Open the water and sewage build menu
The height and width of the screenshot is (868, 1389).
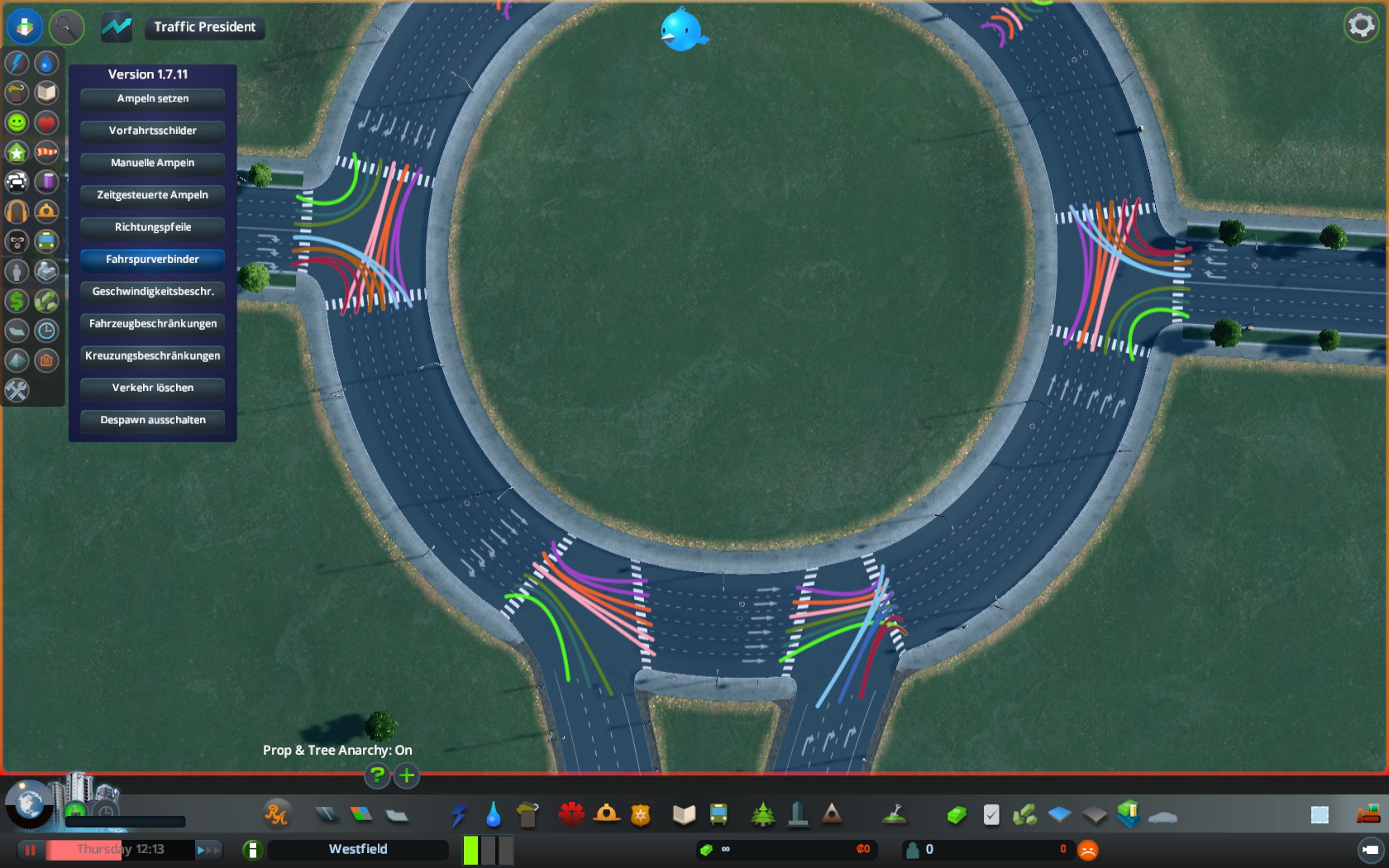(494, 815)
